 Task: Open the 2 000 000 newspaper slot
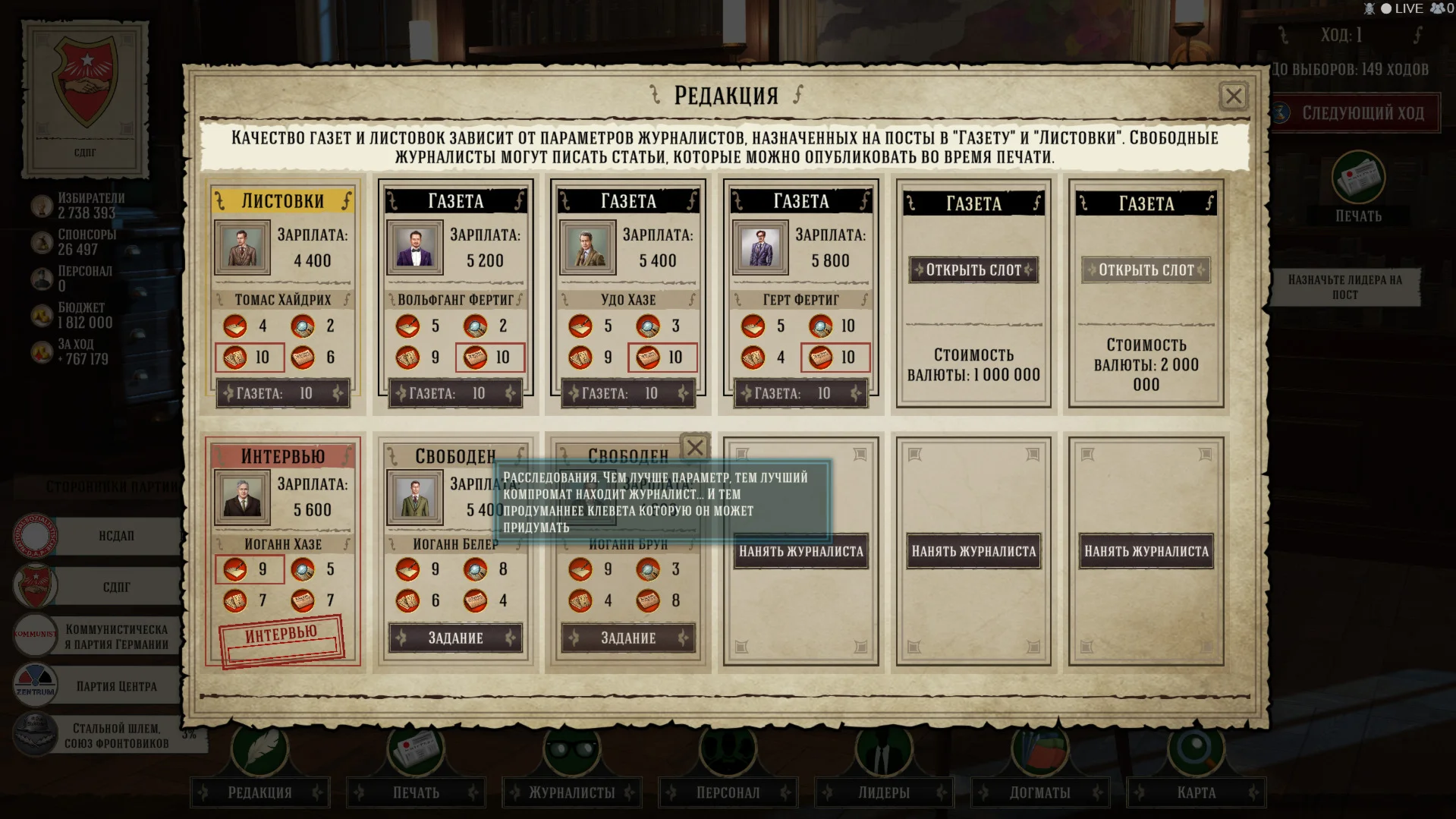pyautogui.click(x=1146, y=269)
